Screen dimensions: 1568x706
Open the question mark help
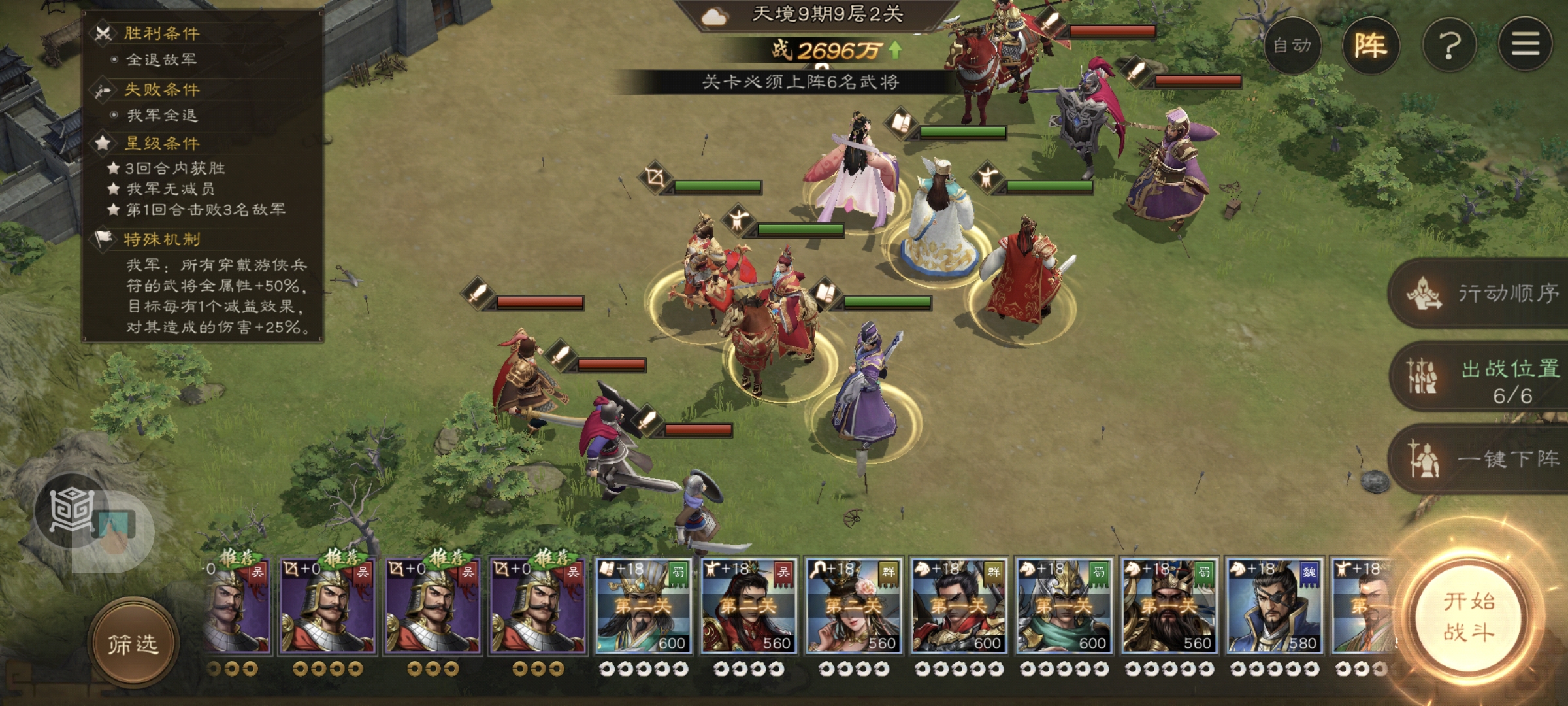click(1449, 45)
